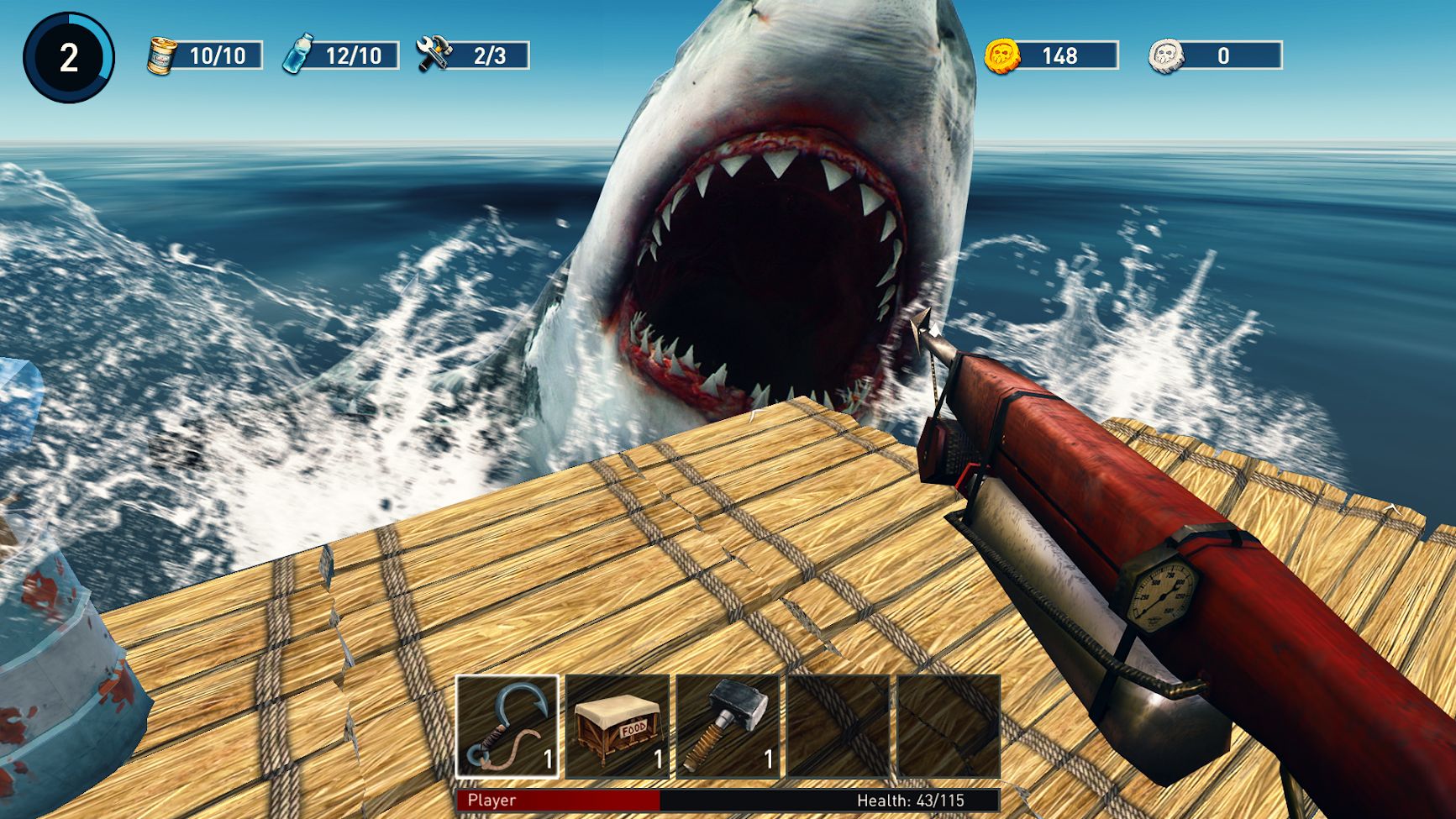This screenshot has height=819, width=1456.
Task: Choose the food crate hotbar slot
Action: tap(618, 727)
